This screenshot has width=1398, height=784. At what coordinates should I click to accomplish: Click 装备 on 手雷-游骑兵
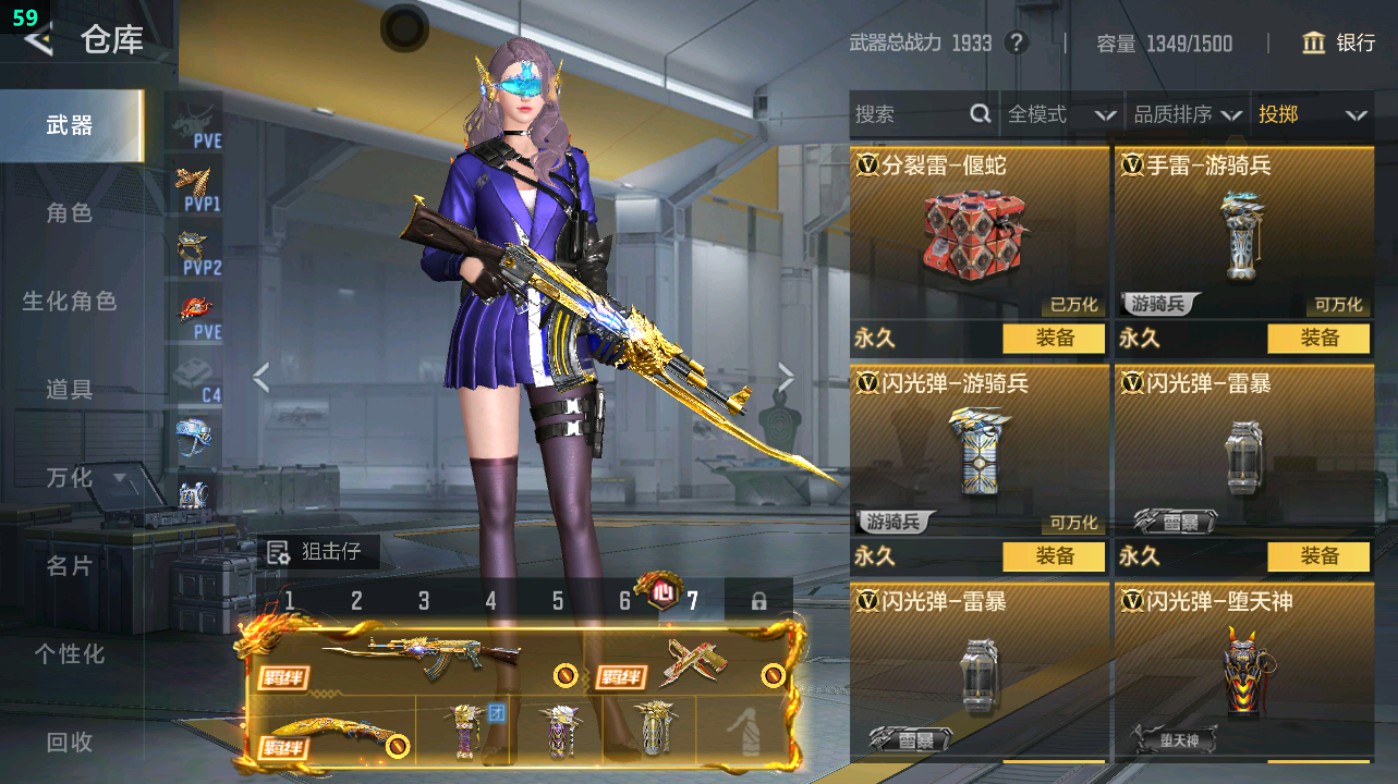click(x=1321, y=339)
